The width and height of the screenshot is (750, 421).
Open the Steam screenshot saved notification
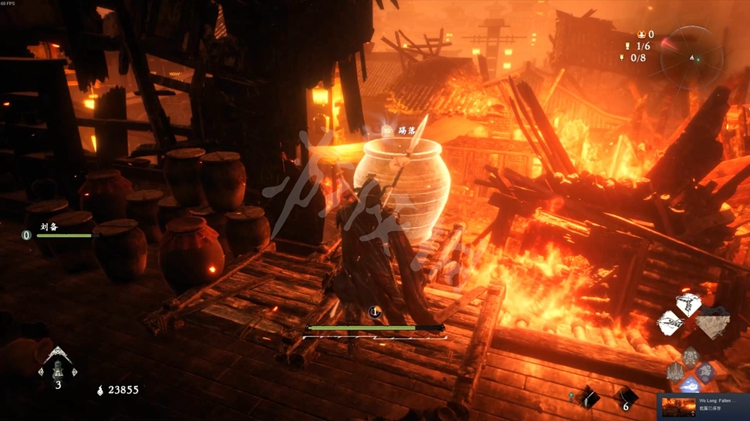pyautogui.click(x=702, y=406)
